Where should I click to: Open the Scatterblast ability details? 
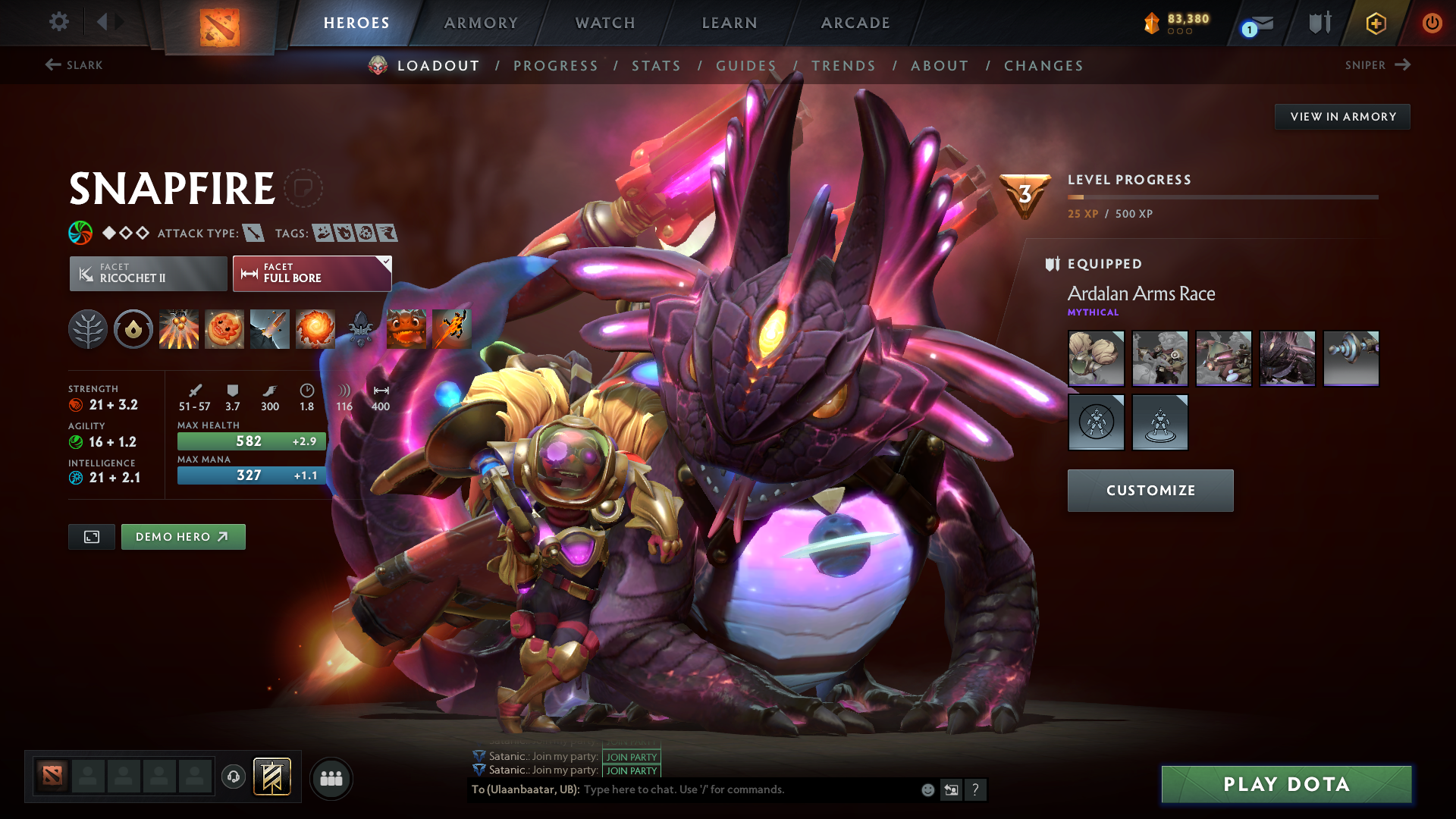(179, 328)
